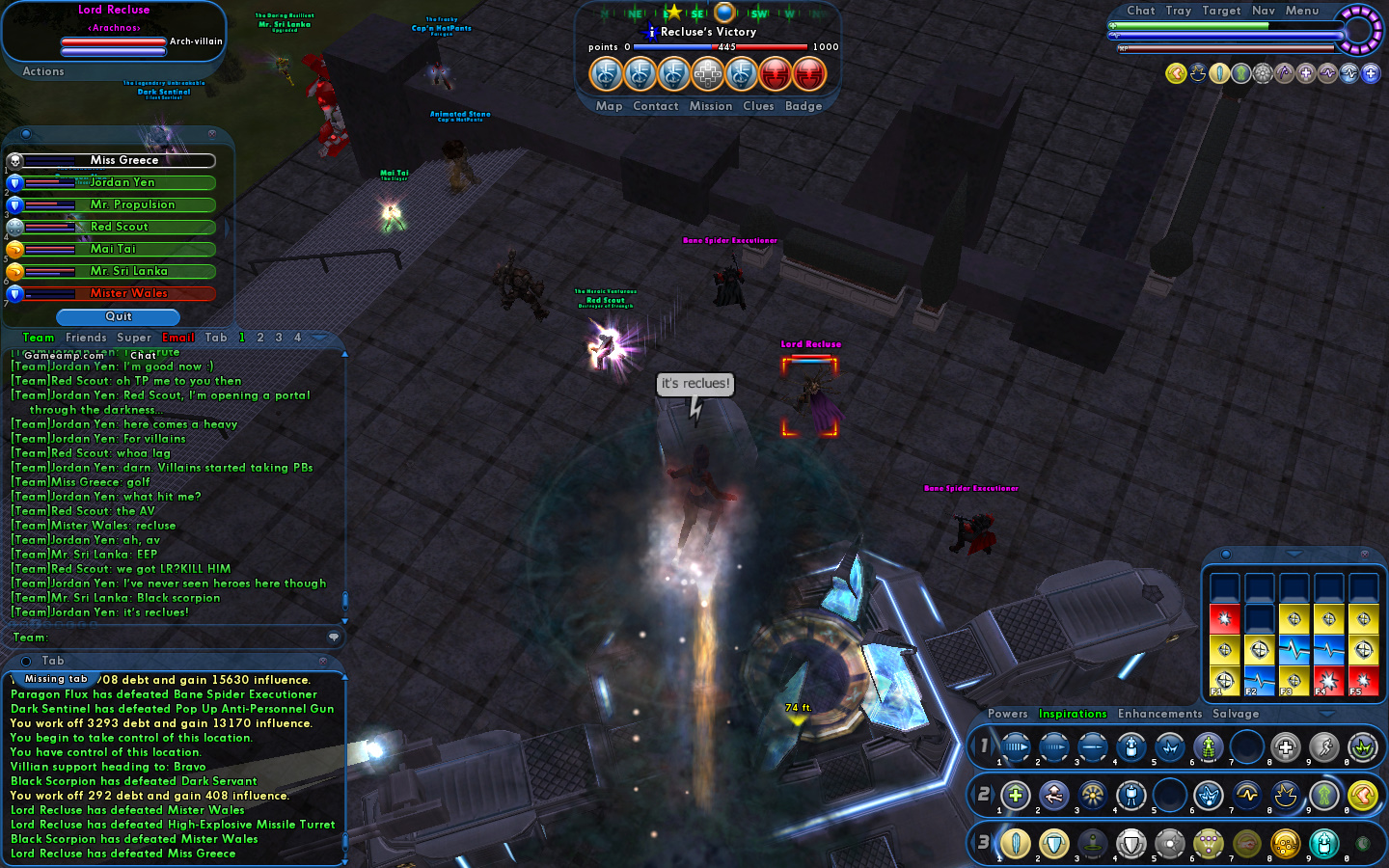Screen dimensions: 1389x868
Task: View the Badge window
Action: (x=803, y=106)
